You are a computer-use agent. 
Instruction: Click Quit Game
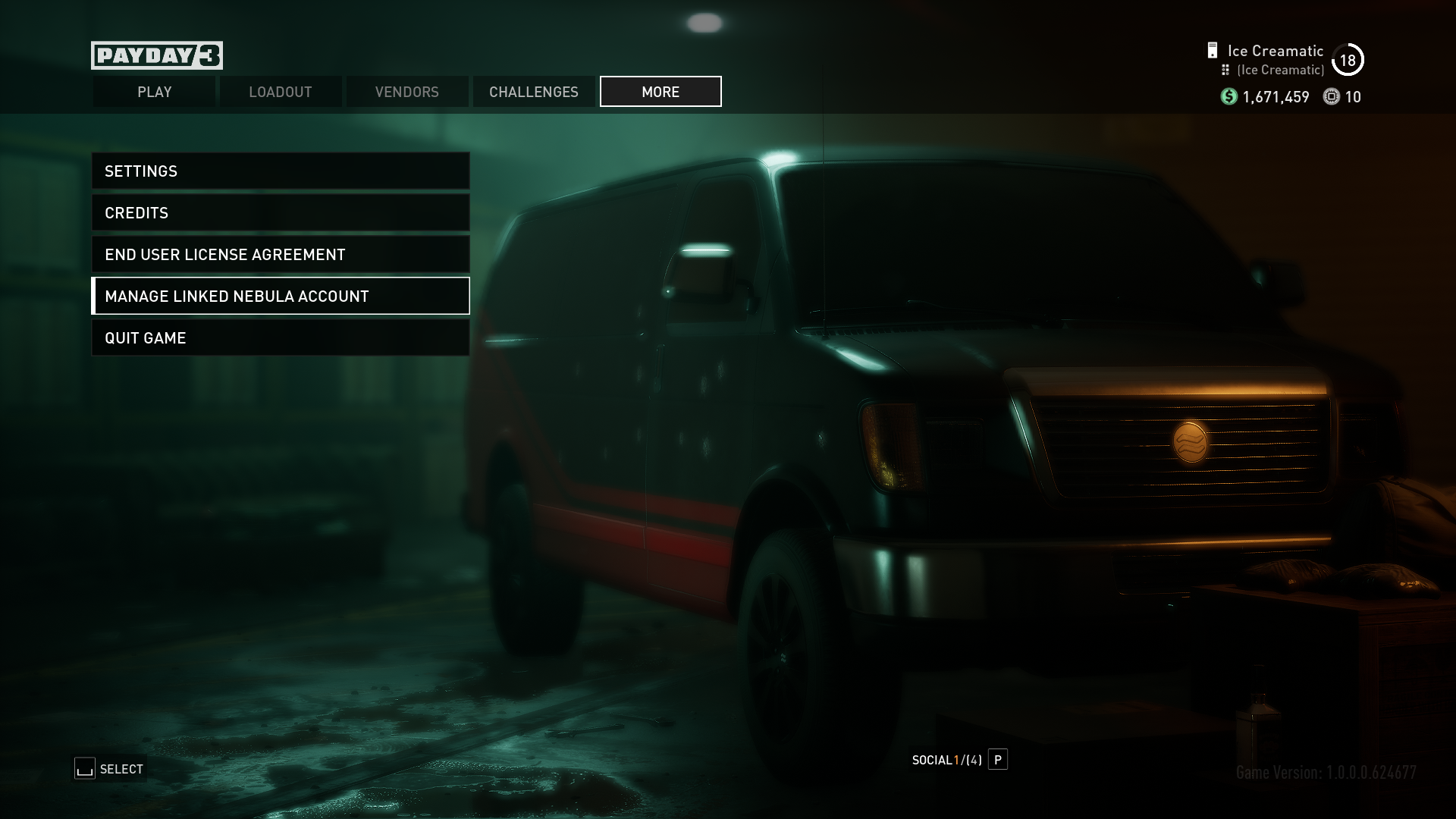281,337
